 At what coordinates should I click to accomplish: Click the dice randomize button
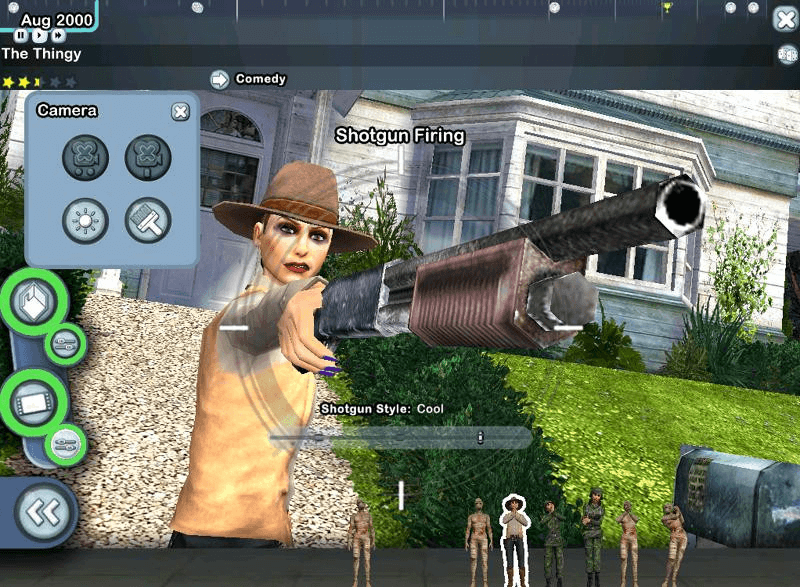click(x=788, y=56)
